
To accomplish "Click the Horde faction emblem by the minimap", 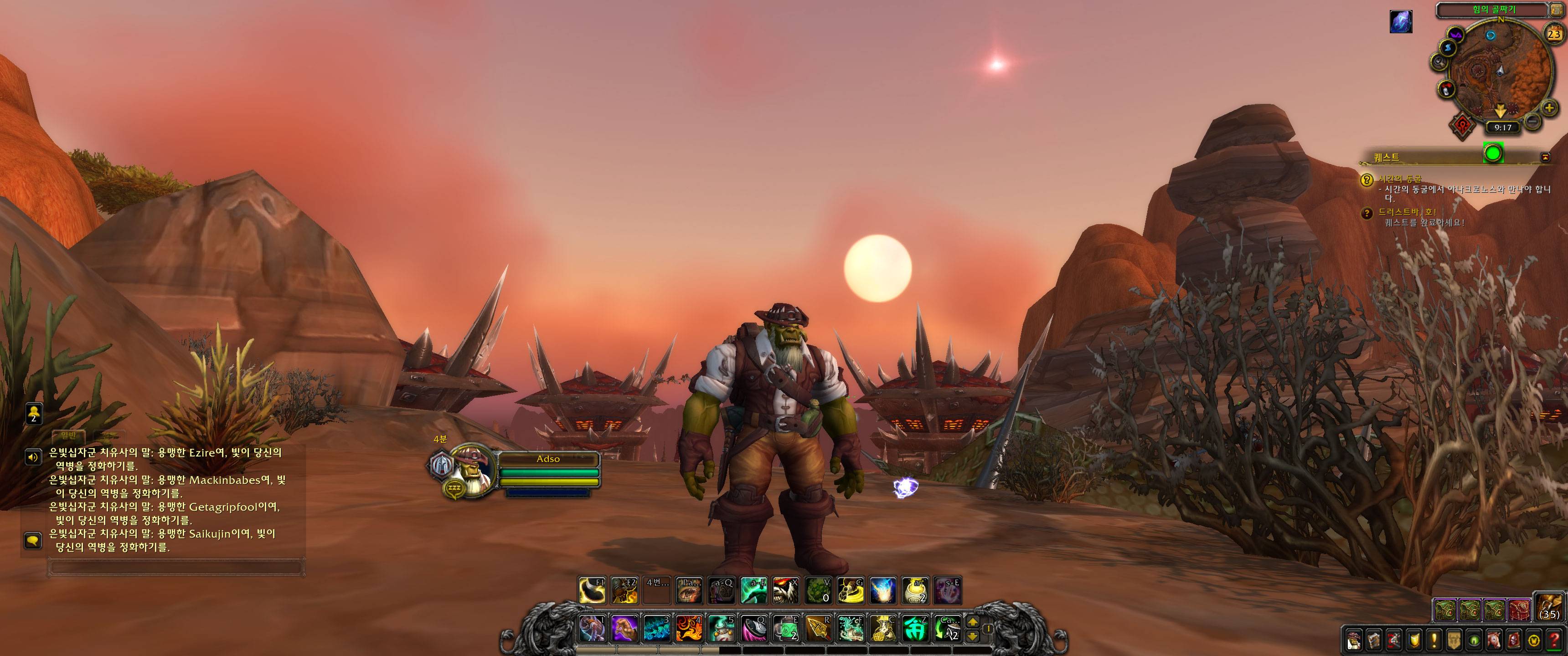I will pos(1461,126).
